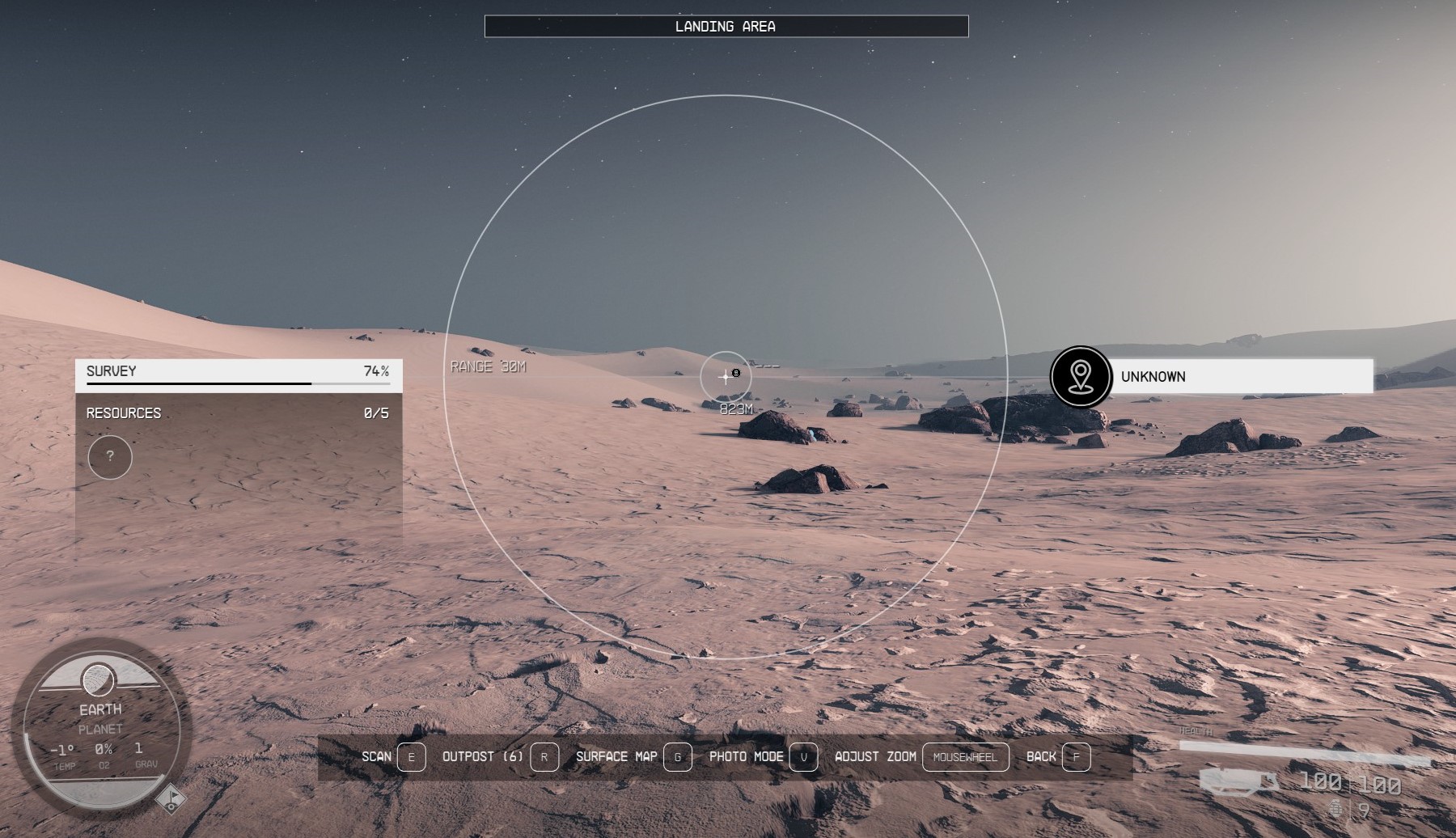Click the EARTH planet compass dial
Image resolution: width=1456 pixels, height=838 pixels.
click(100, 731)
